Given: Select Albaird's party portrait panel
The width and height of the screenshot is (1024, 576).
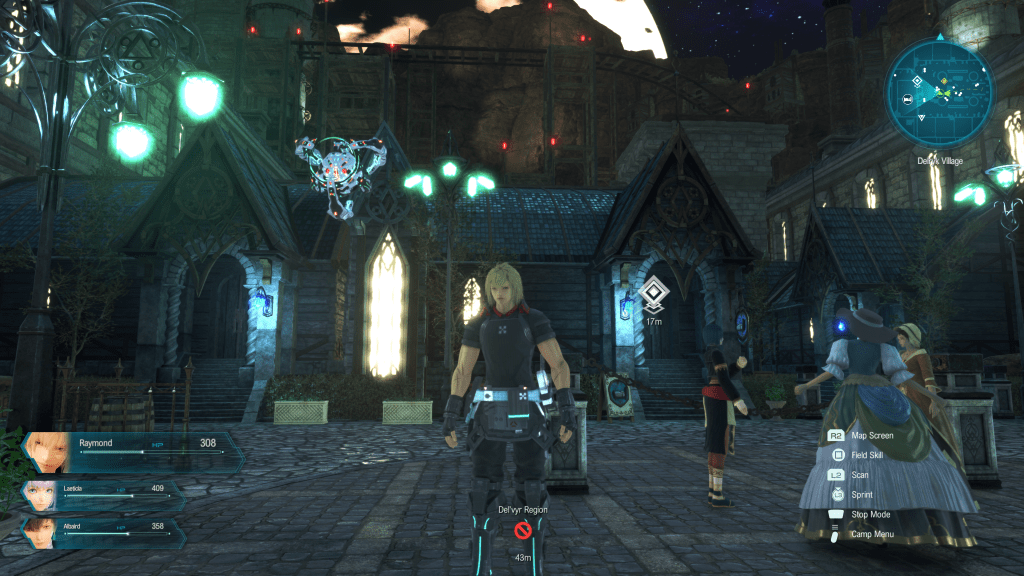Looking at the screenshot, I should click(x=105, y=529).
